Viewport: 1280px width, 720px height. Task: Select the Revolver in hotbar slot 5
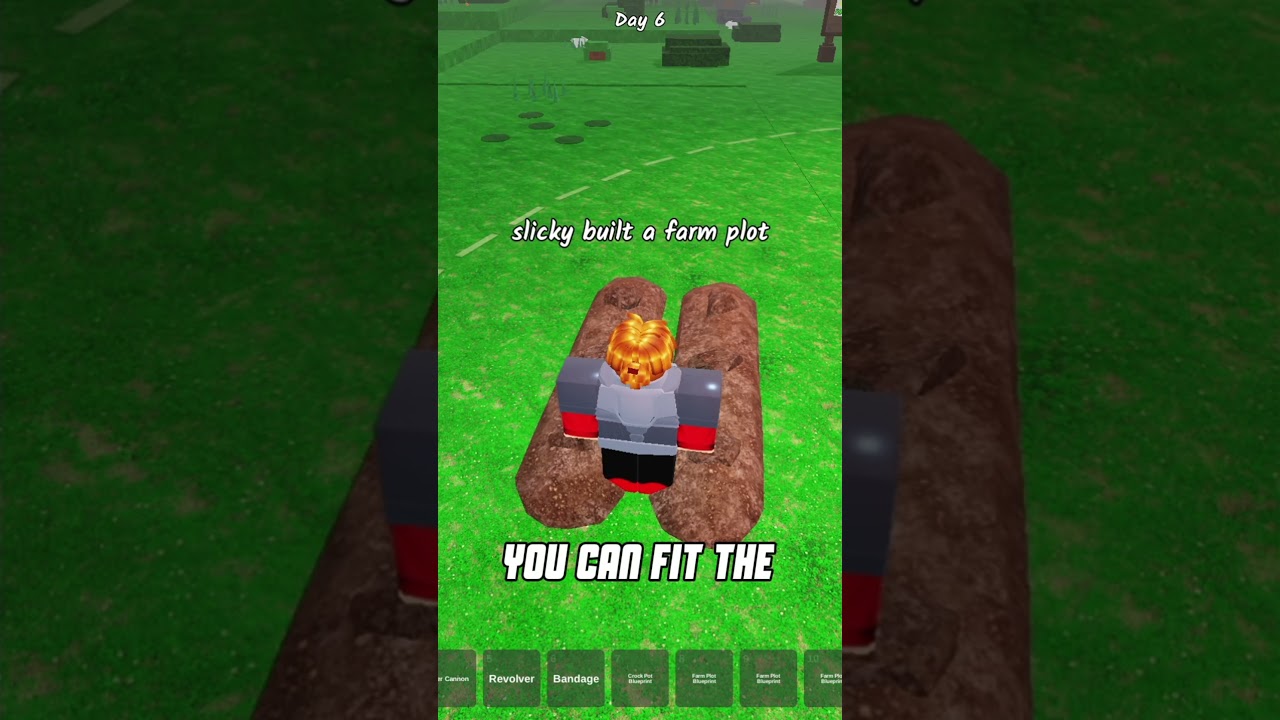click(512, 678)
